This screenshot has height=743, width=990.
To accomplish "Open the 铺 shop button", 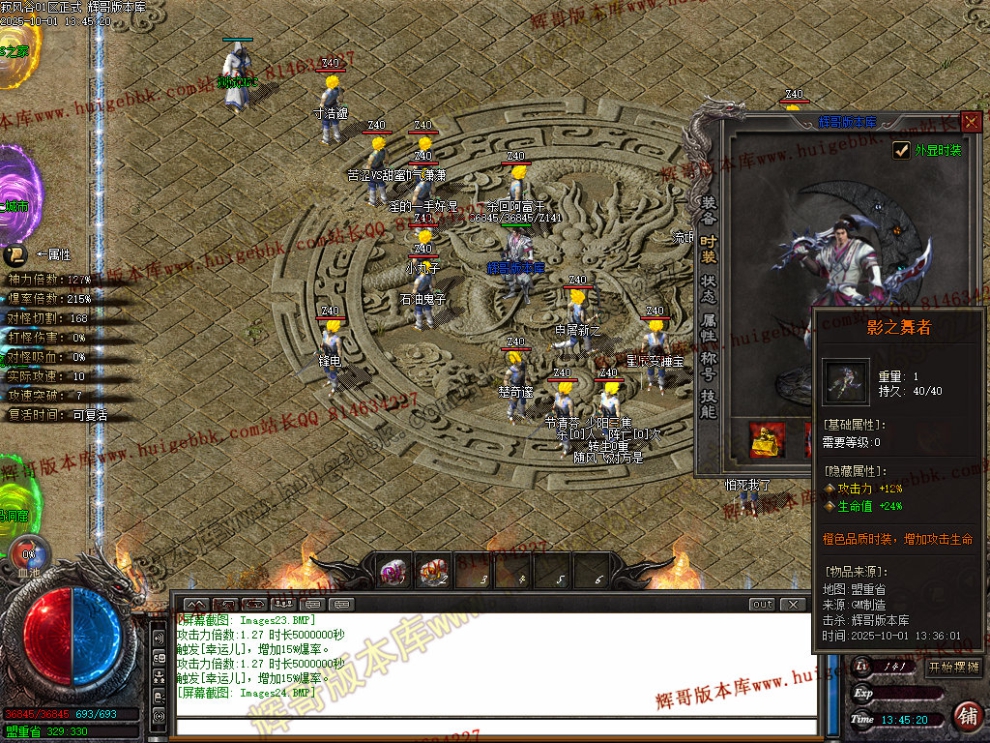I will (x=967, y=715).
